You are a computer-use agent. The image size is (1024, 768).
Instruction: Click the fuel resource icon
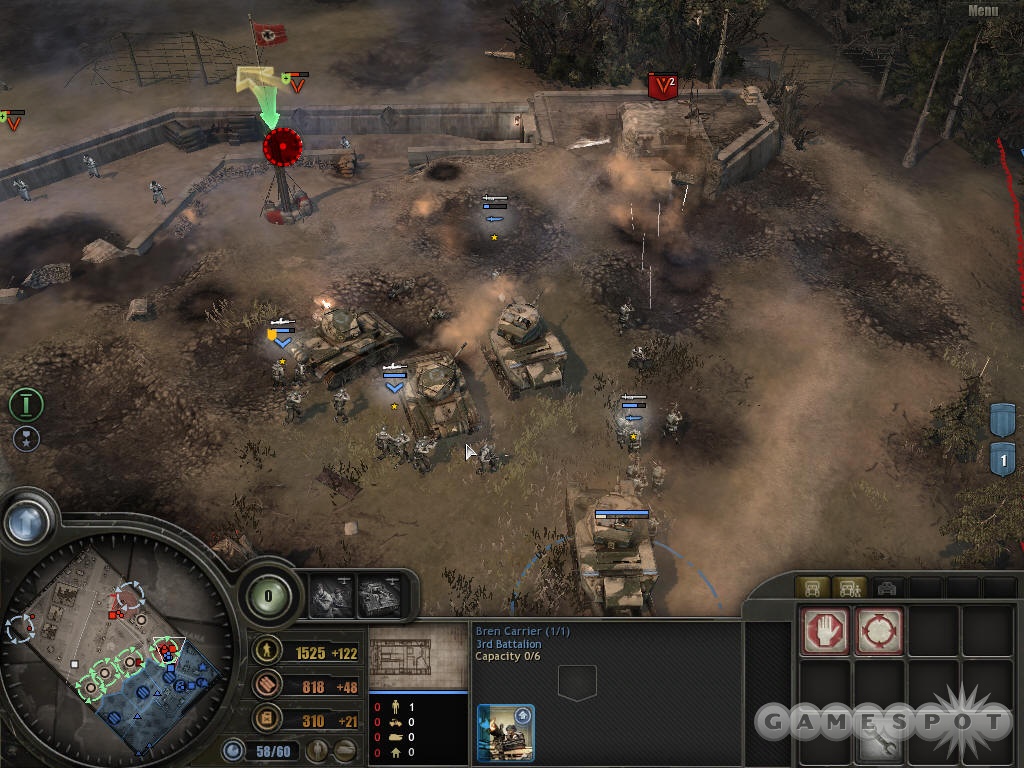pos(267,719)
